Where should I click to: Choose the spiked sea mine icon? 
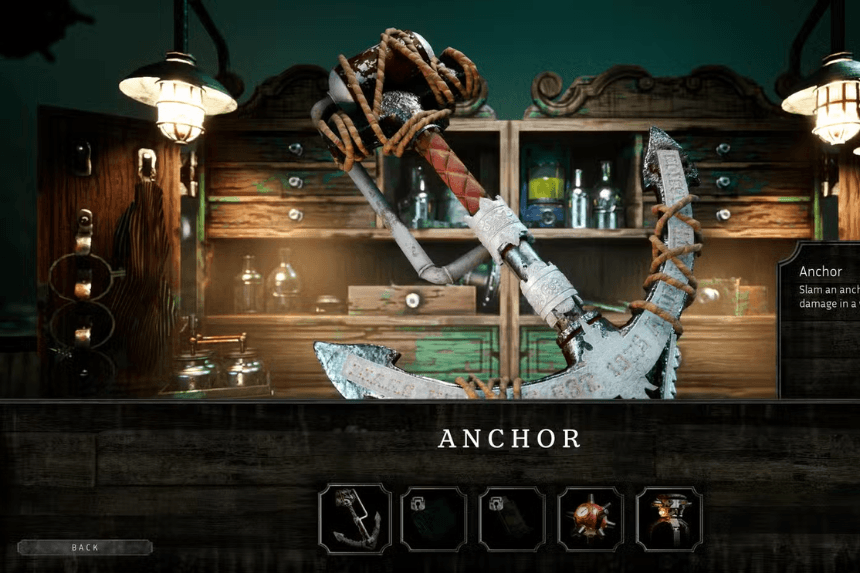(x=590, y=519)
